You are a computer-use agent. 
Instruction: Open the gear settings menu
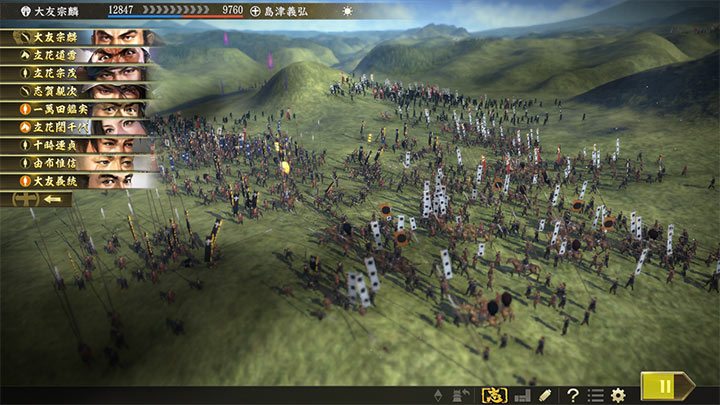pos(618,395)
